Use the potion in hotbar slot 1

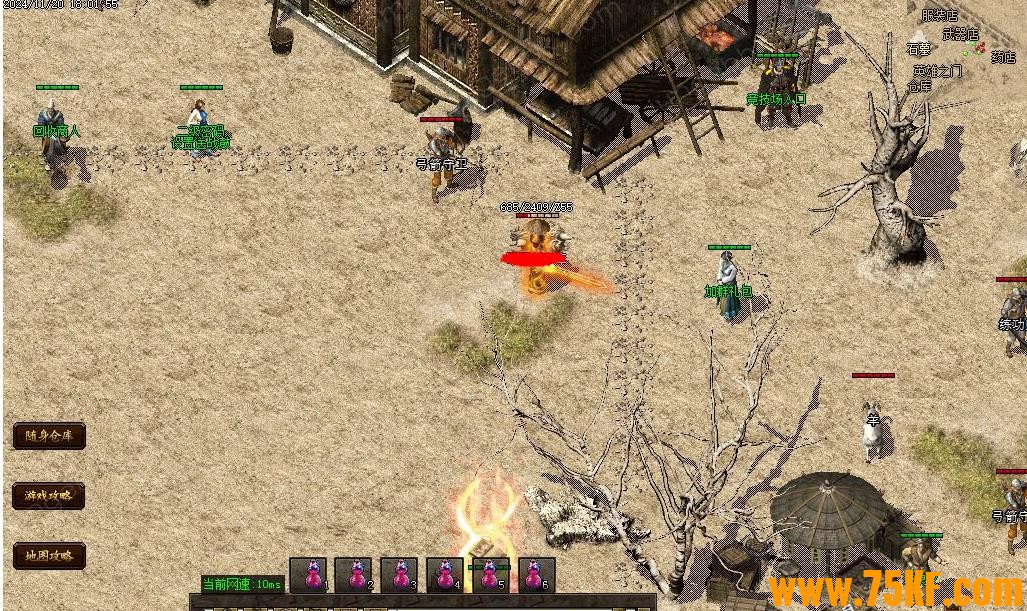pos(309,575)
